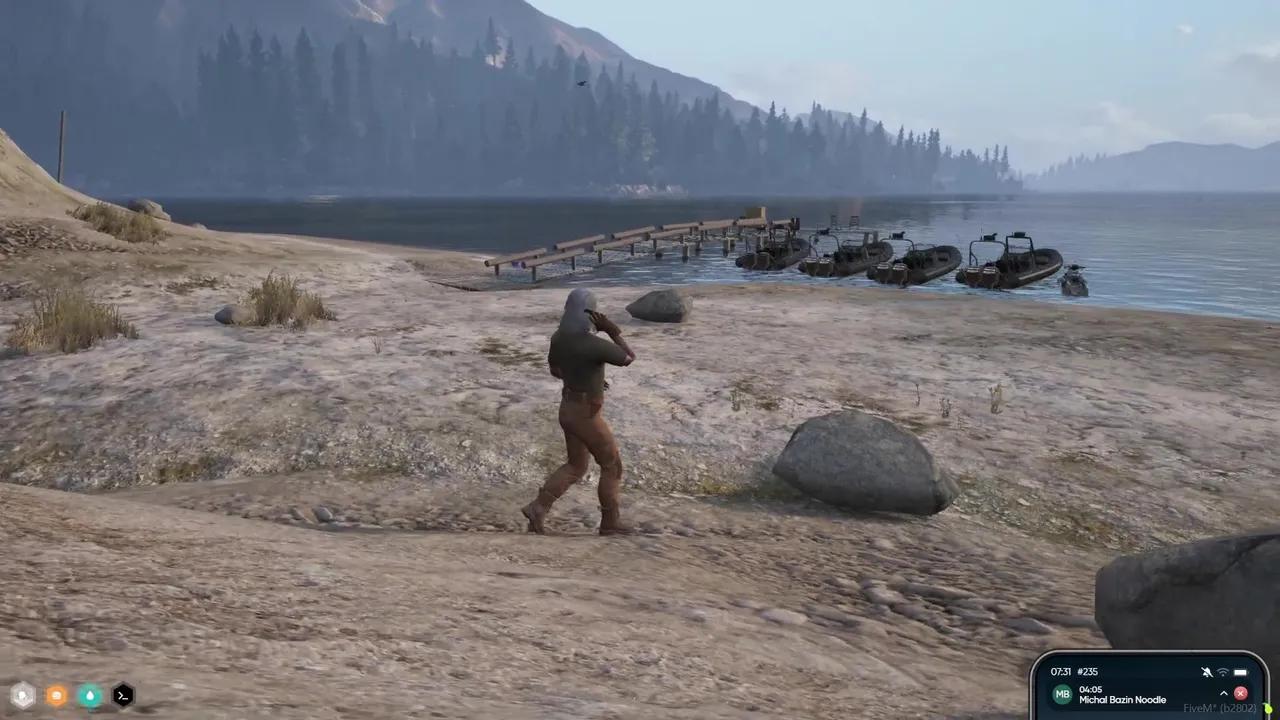This screenshot has height=720, width=1280.
Task: Click the green MB contact avatar
Action: 1063,693
